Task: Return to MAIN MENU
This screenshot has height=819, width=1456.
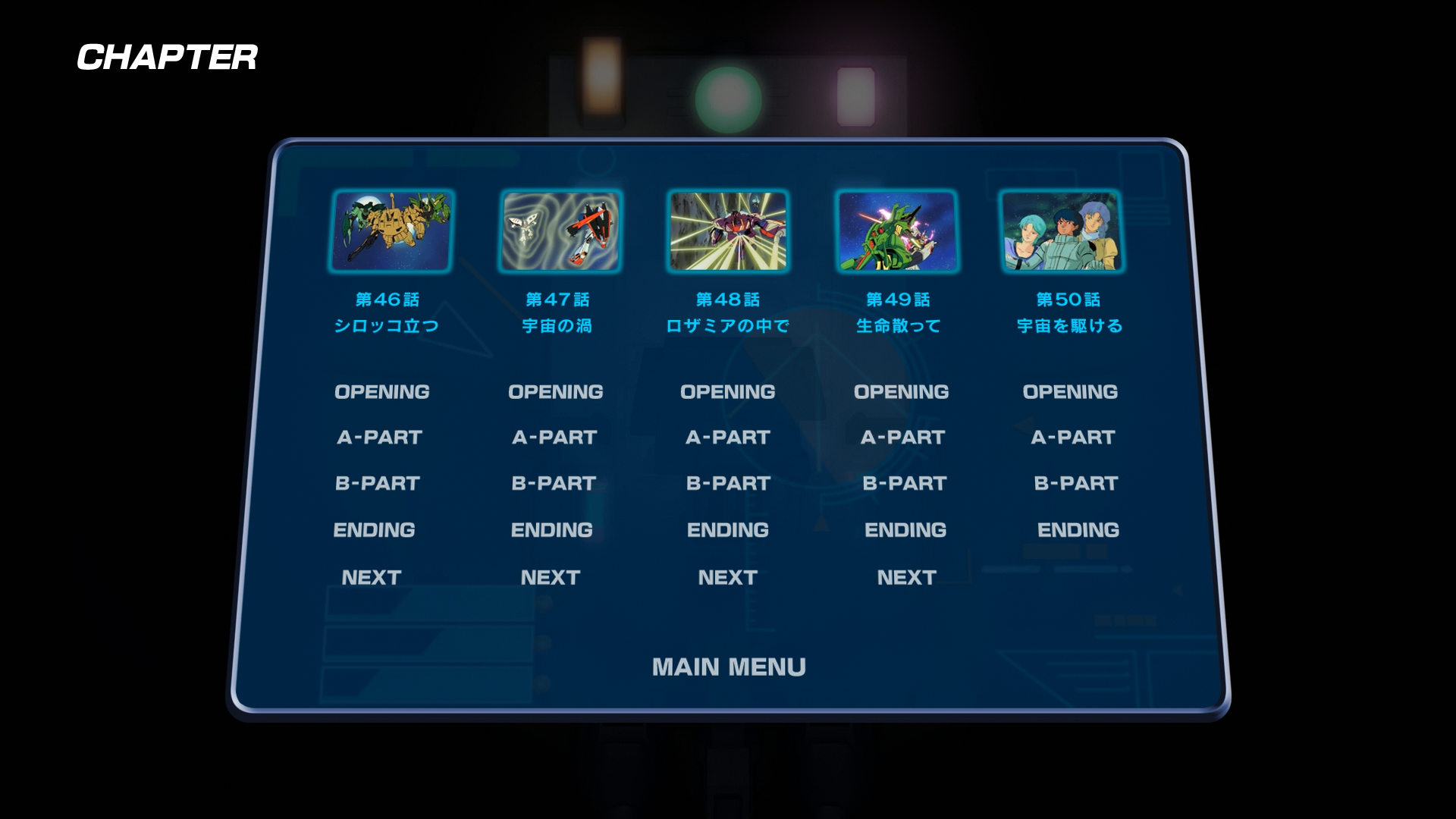Action: pos(729,667)
